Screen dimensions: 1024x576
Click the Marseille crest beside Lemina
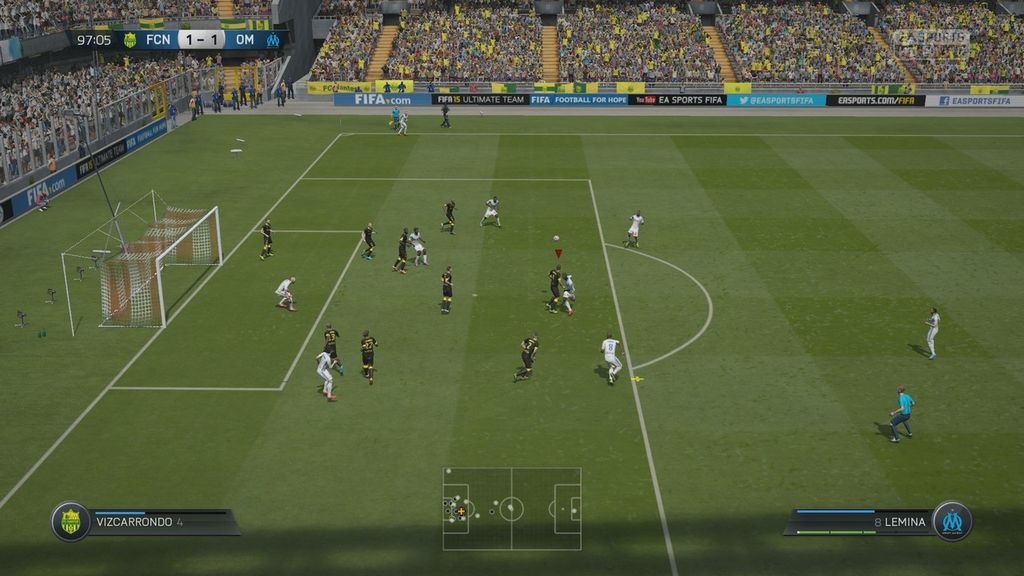(x=951, y=521)
